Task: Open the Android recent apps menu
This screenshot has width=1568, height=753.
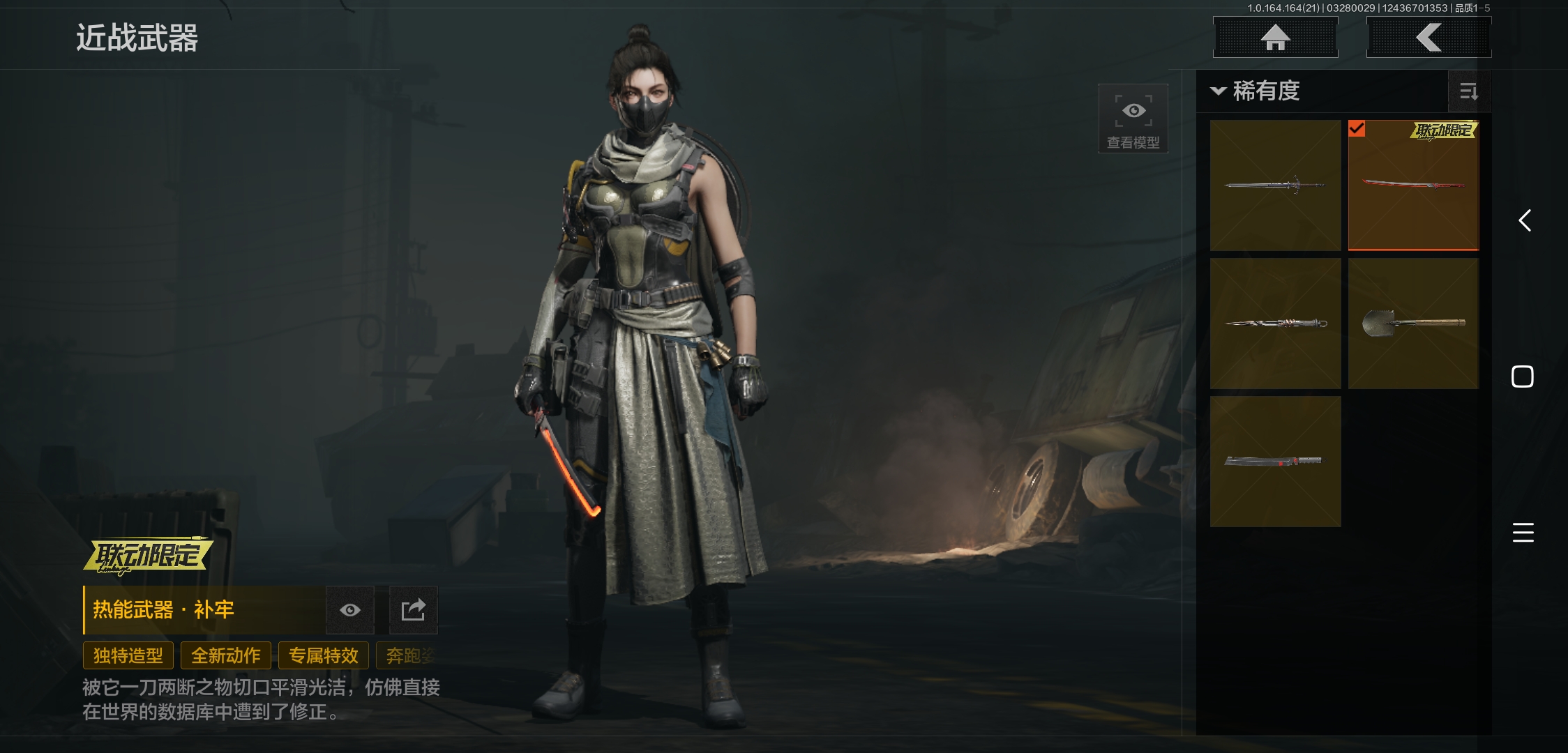Action: coord(1523,533)
